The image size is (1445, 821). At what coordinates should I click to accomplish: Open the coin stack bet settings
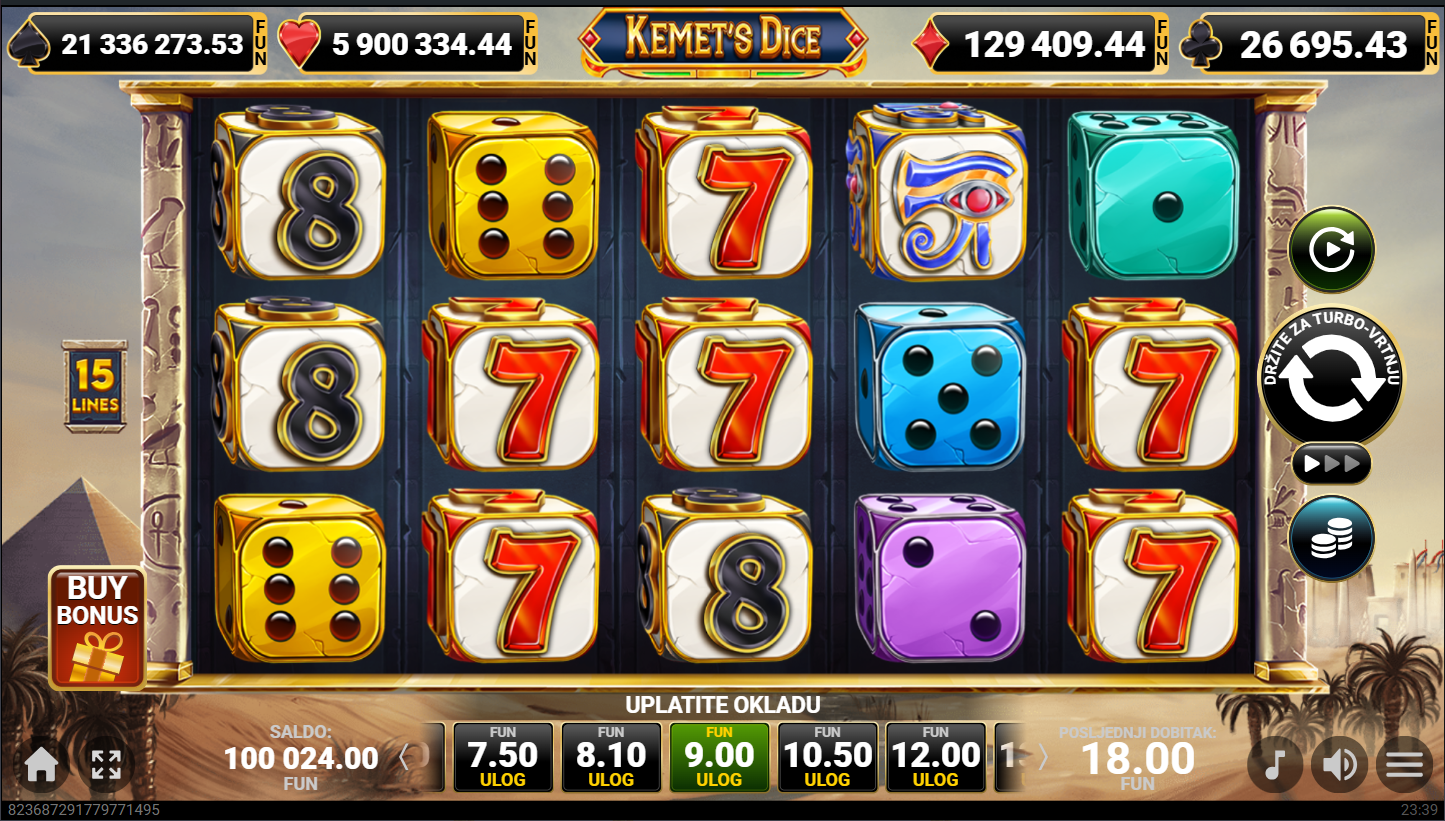[1331, 538]
